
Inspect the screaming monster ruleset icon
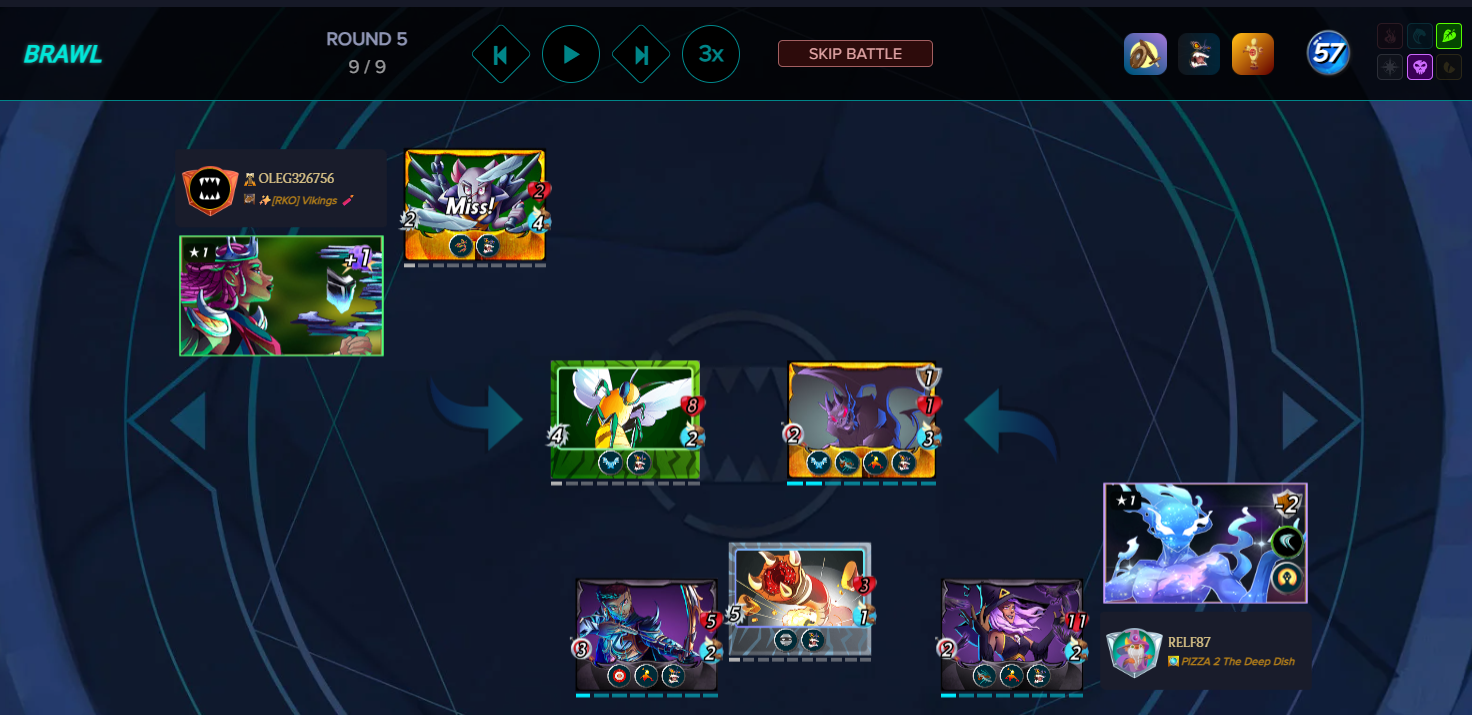point(1199,54)
